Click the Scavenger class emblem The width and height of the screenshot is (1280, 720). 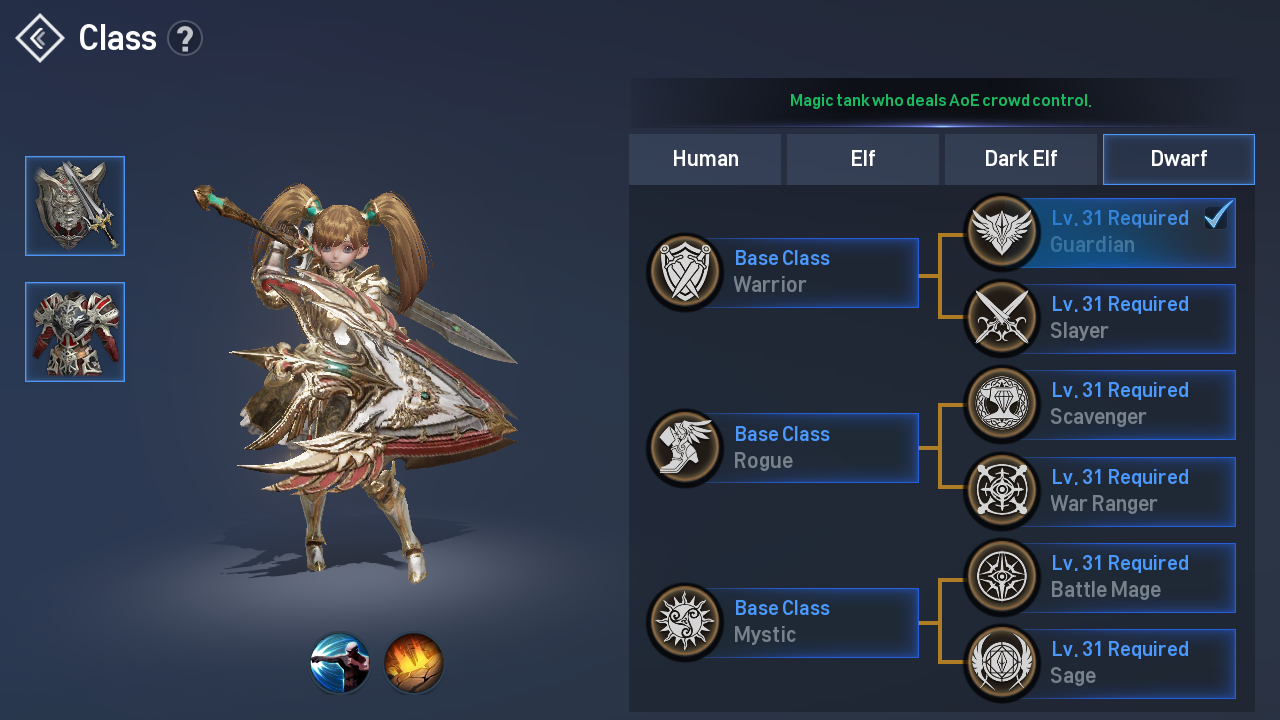click(x=1002, y=404)
